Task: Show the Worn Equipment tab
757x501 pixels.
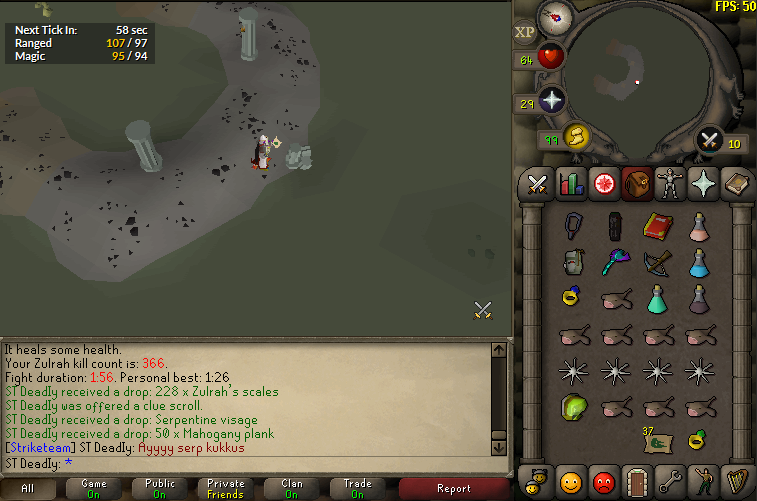Action: coord(669,184)
